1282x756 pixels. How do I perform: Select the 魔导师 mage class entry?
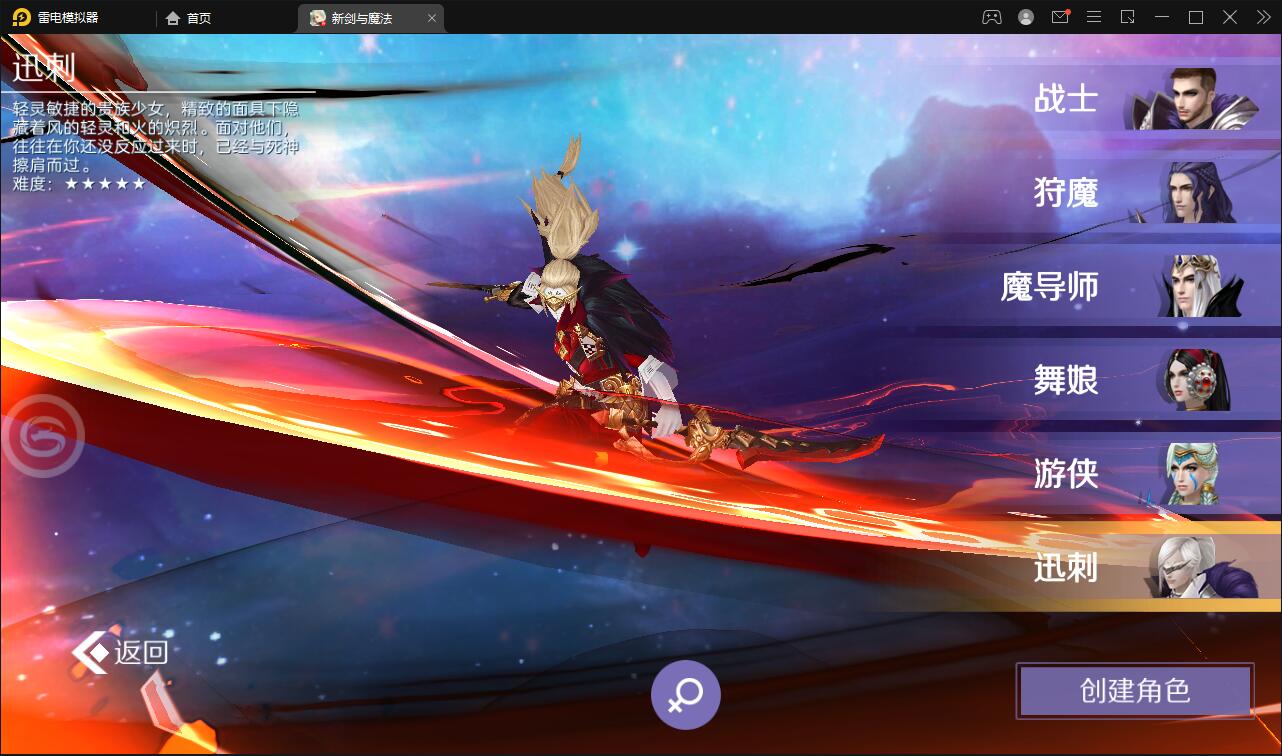tap(1047, 287)
